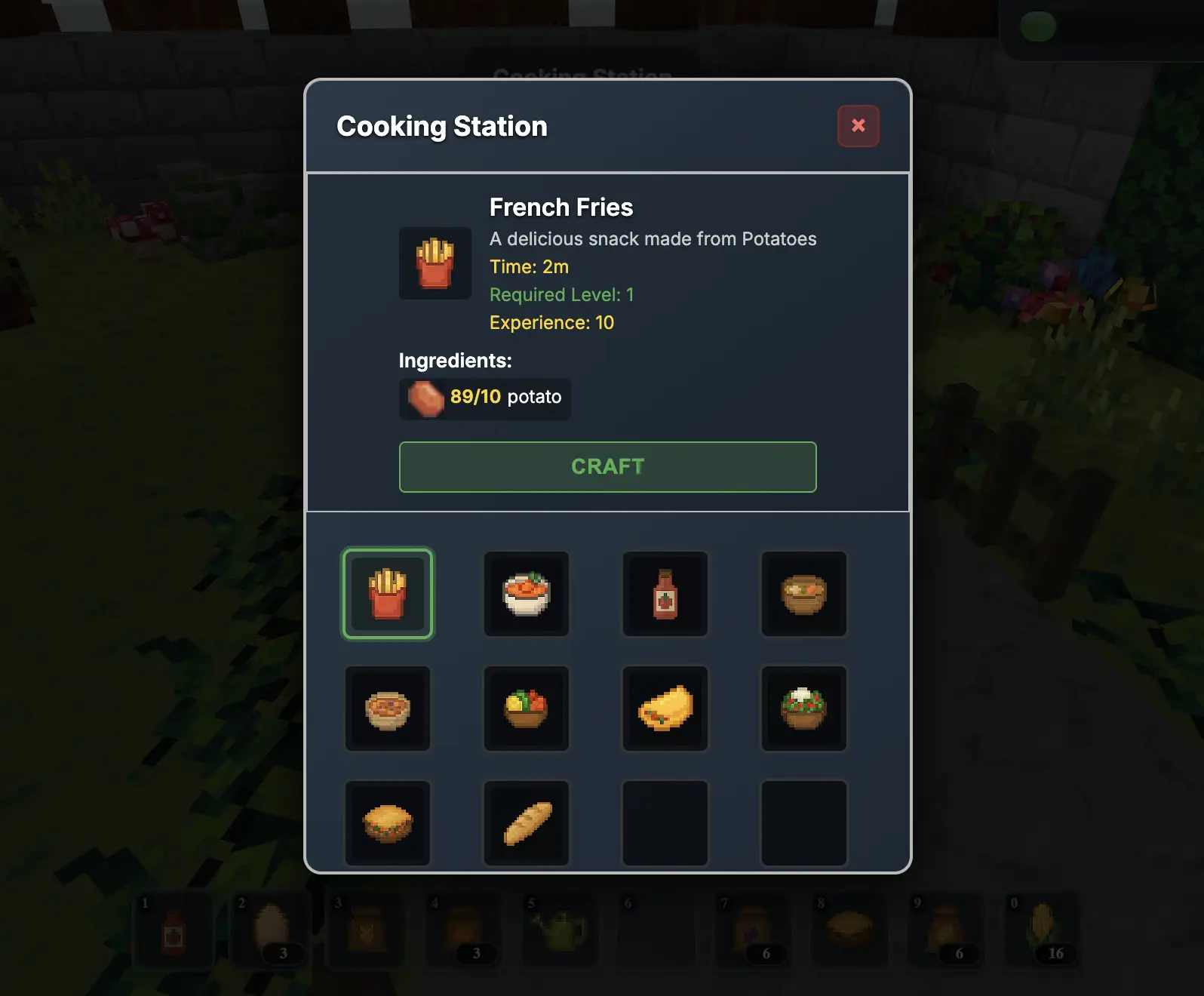Close the Cooking Station window
Screen dimensions: 1204x996
coord(858,126)
